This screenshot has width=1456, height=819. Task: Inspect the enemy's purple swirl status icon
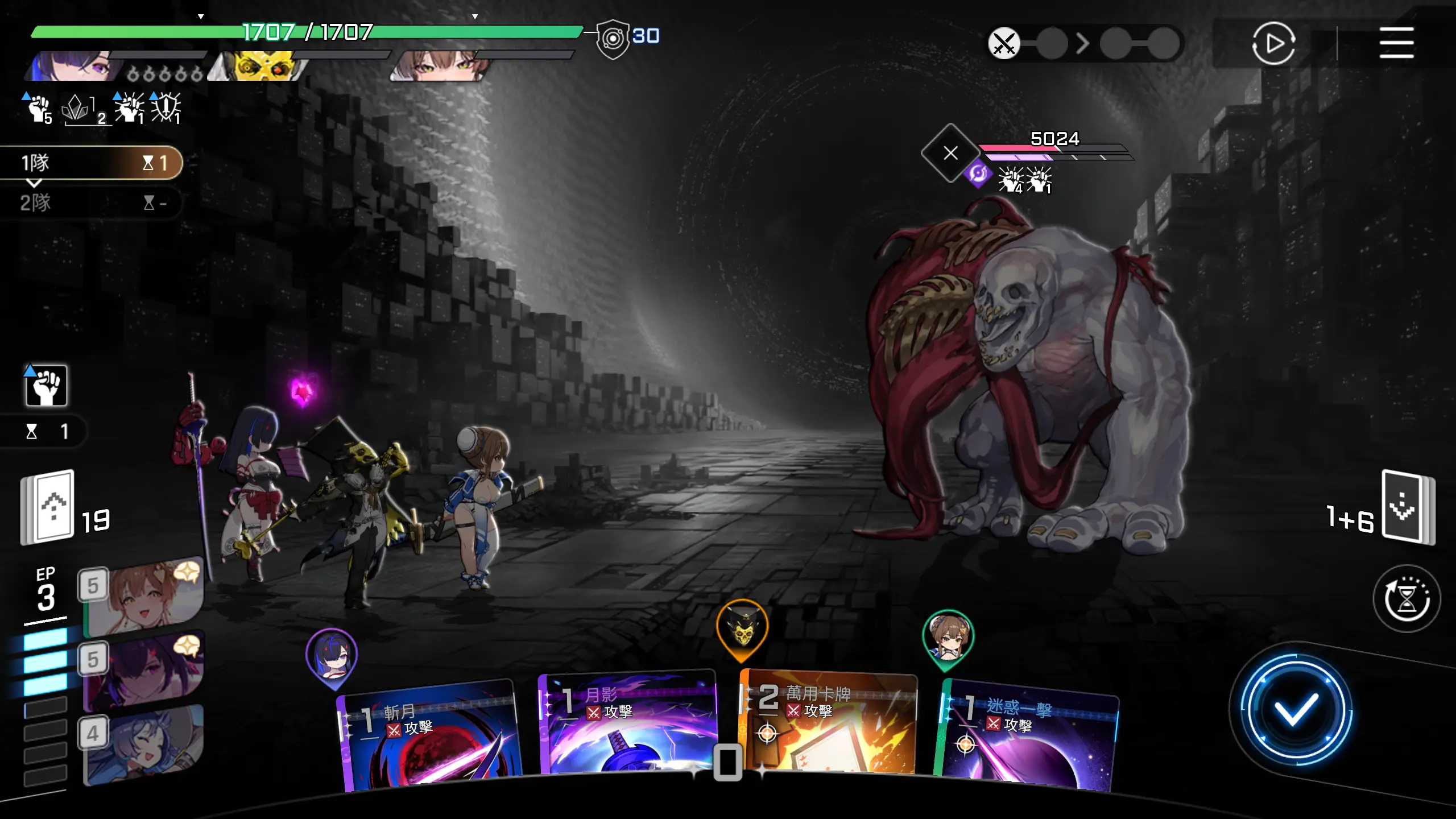click(x=978, y=174)
